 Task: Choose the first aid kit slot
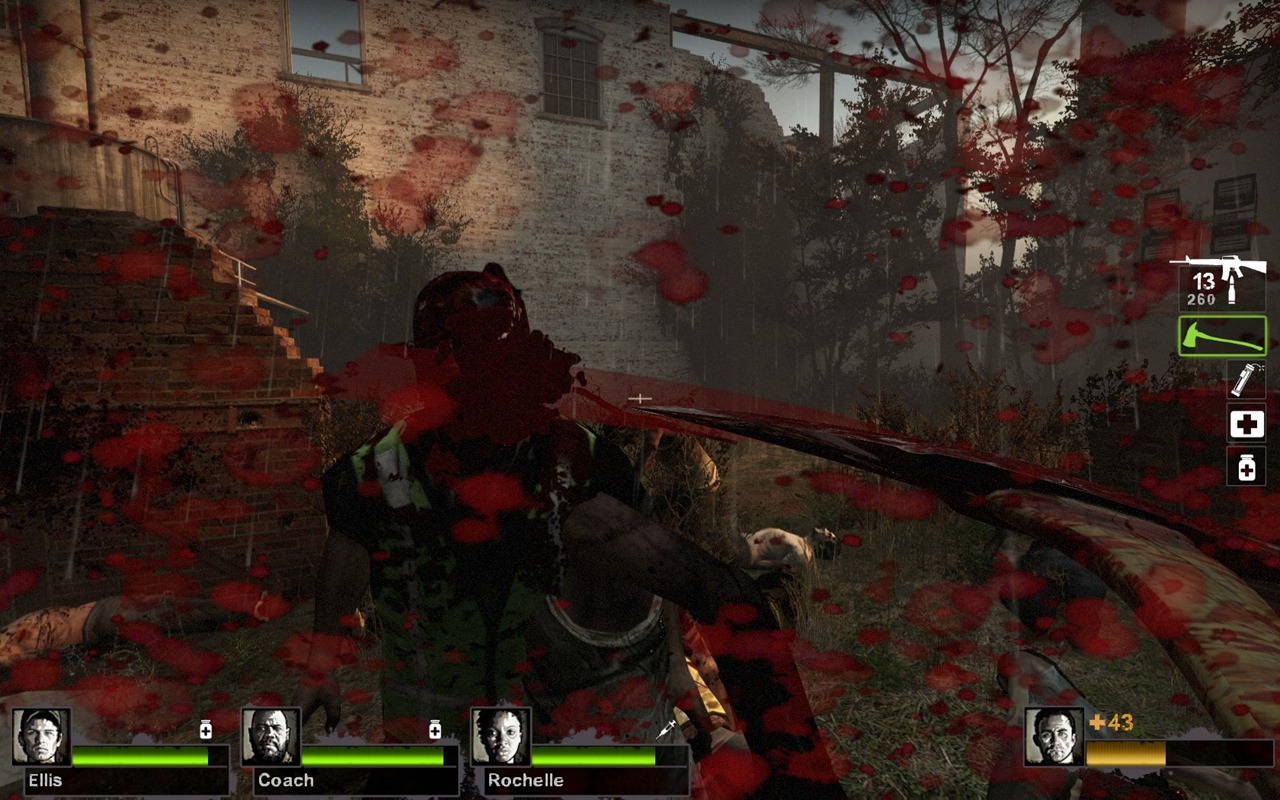pyautogui.click(x=1246, y=424)
